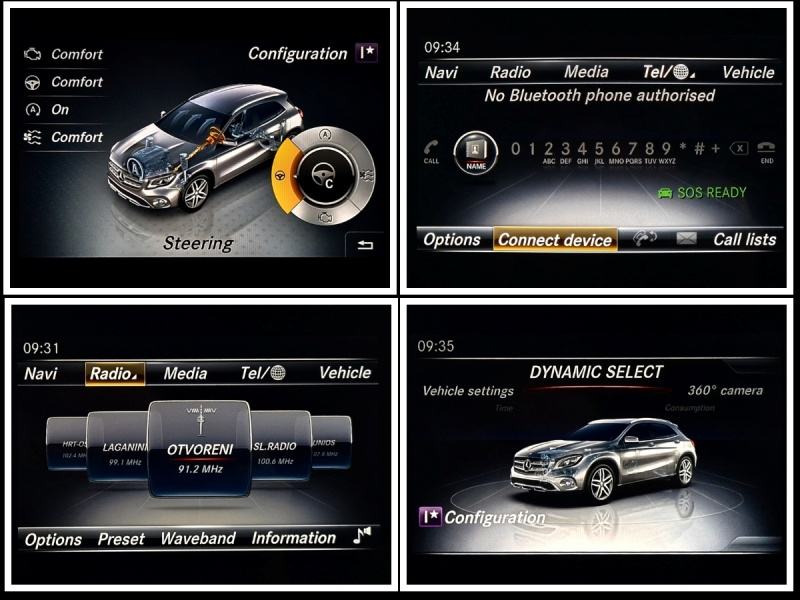The width and height of the screenshot is (800, 600).
Task: Choose the Waveband option
Action: (x=199, y=539)
